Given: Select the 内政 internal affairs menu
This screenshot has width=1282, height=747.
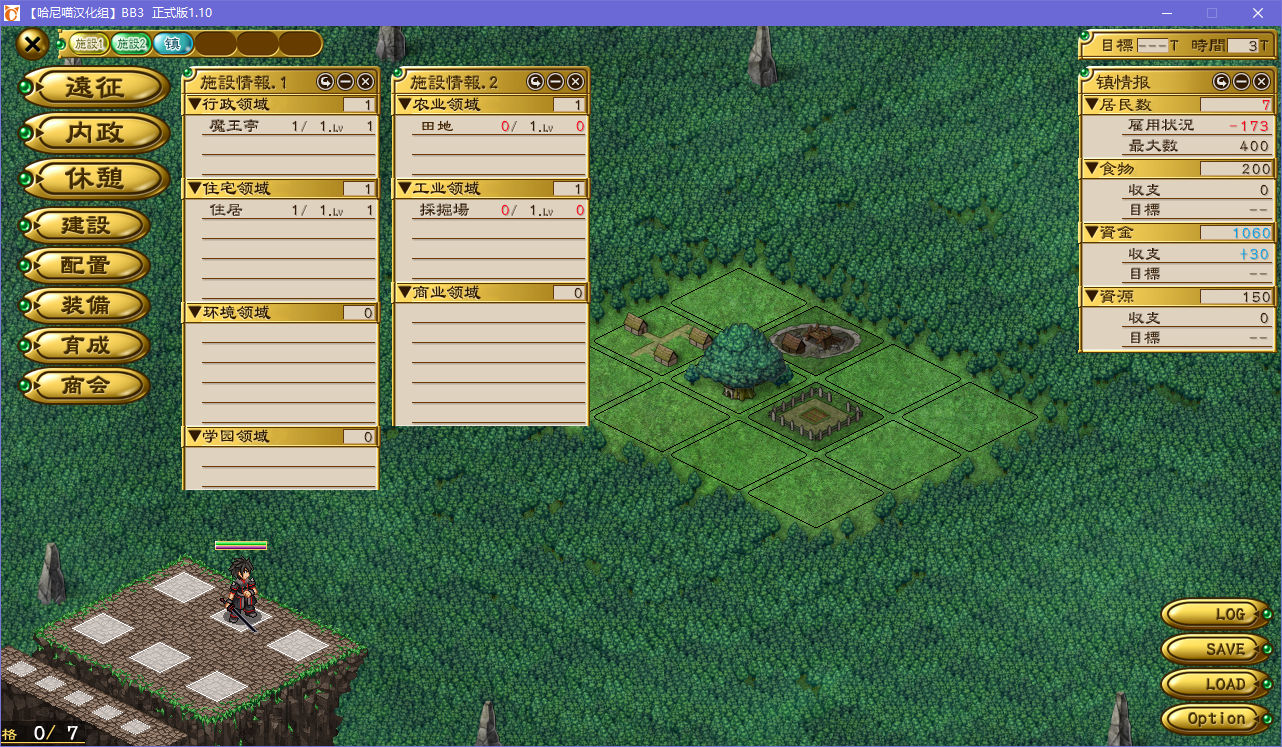Looking at the screenshot, I should pyautogui.click(x=95, y=133).
